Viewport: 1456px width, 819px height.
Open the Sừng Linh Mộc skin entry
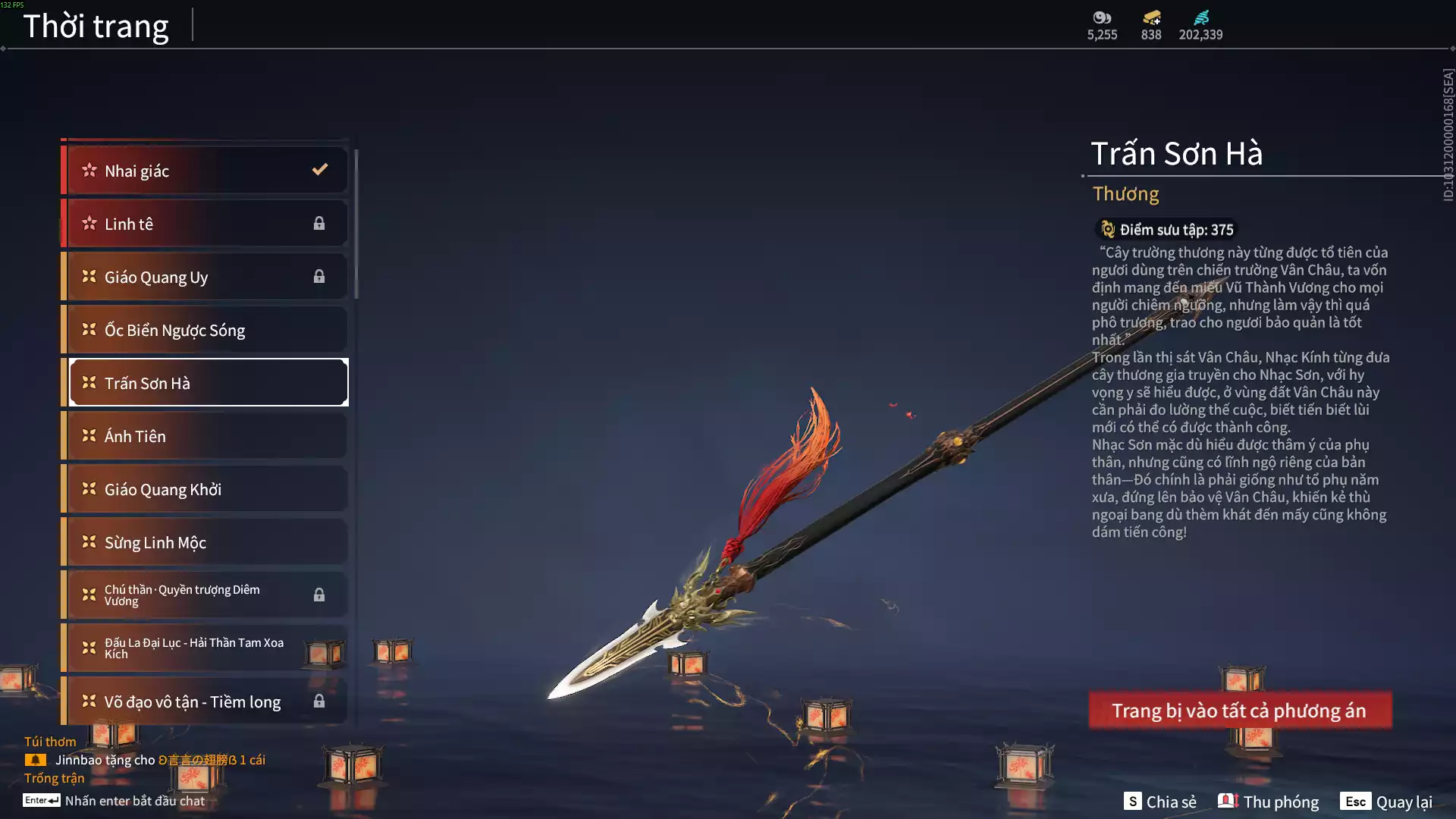(x=205, y=542)
